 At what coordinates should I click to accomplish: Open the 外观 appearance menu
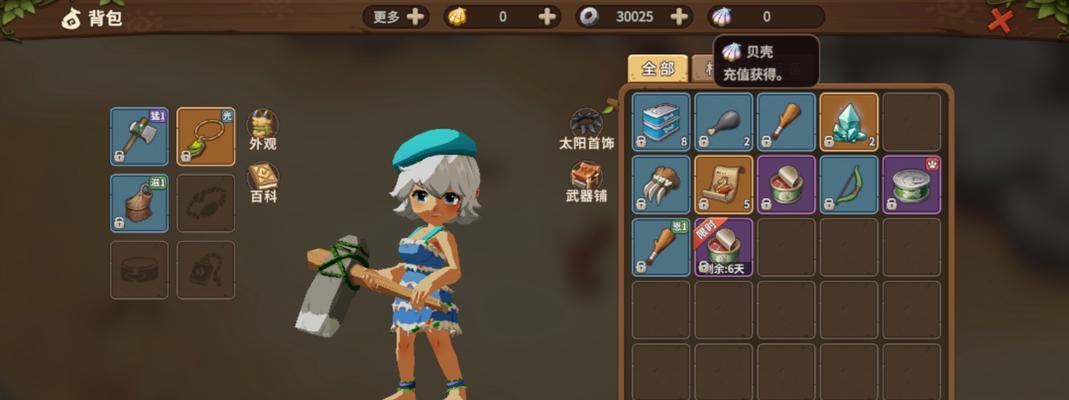click(263, 128)
